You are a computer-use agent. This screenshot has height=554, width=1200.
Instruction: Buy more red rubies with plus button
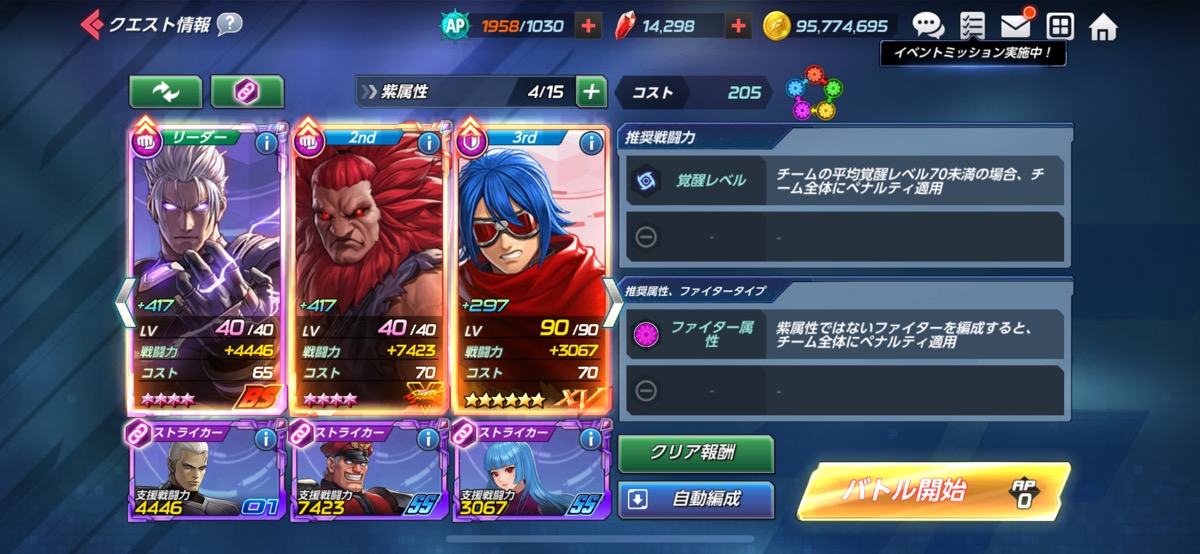[x=738, y=26]
